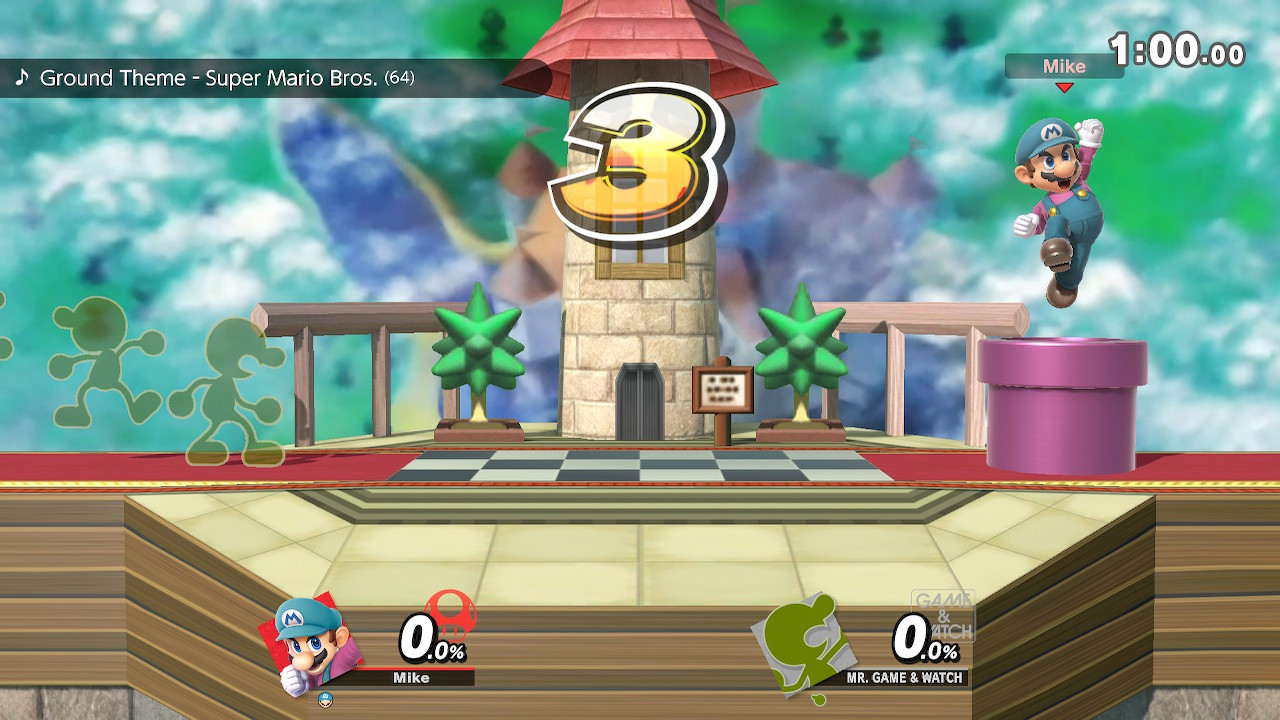Click the wooden signpost by the tower
Viewport: 1280px width, 720px height.
tap(722, 390)
